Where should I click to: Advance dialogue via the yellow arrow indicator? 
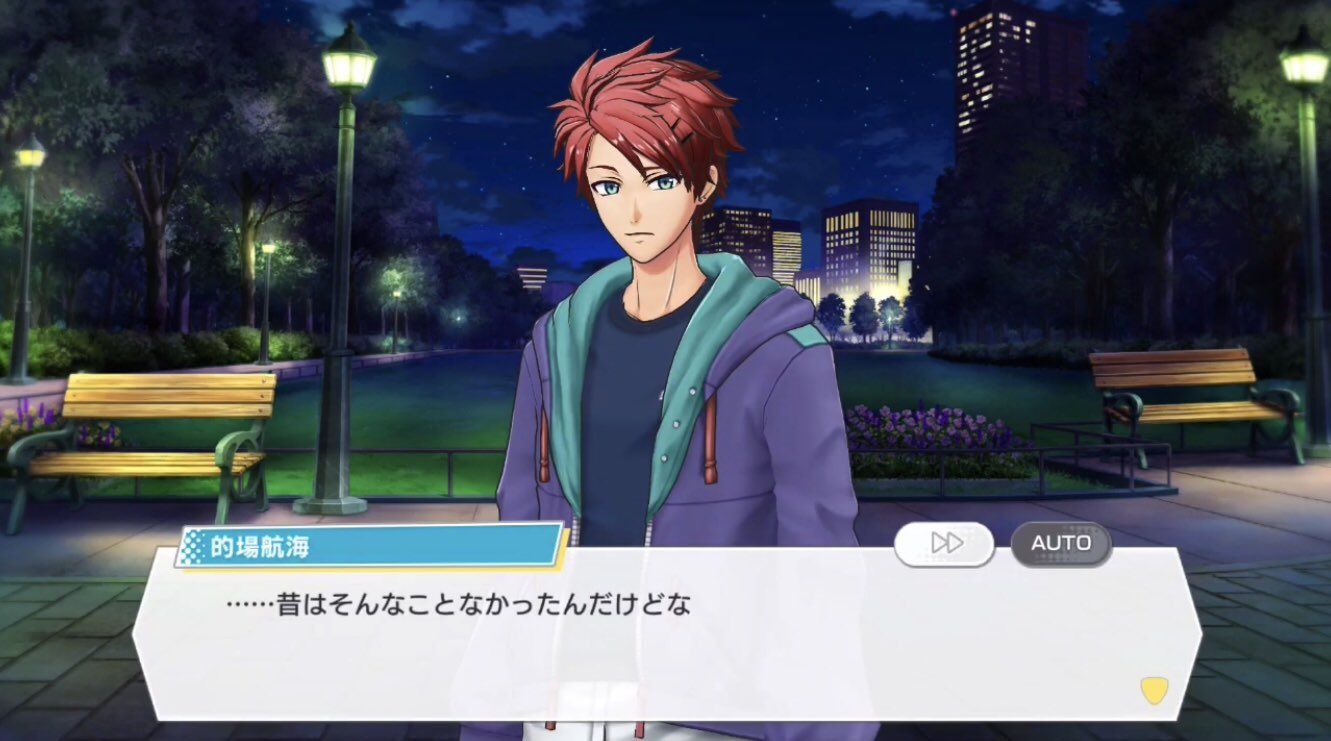pyautogui.click(x=1154, y=690)
